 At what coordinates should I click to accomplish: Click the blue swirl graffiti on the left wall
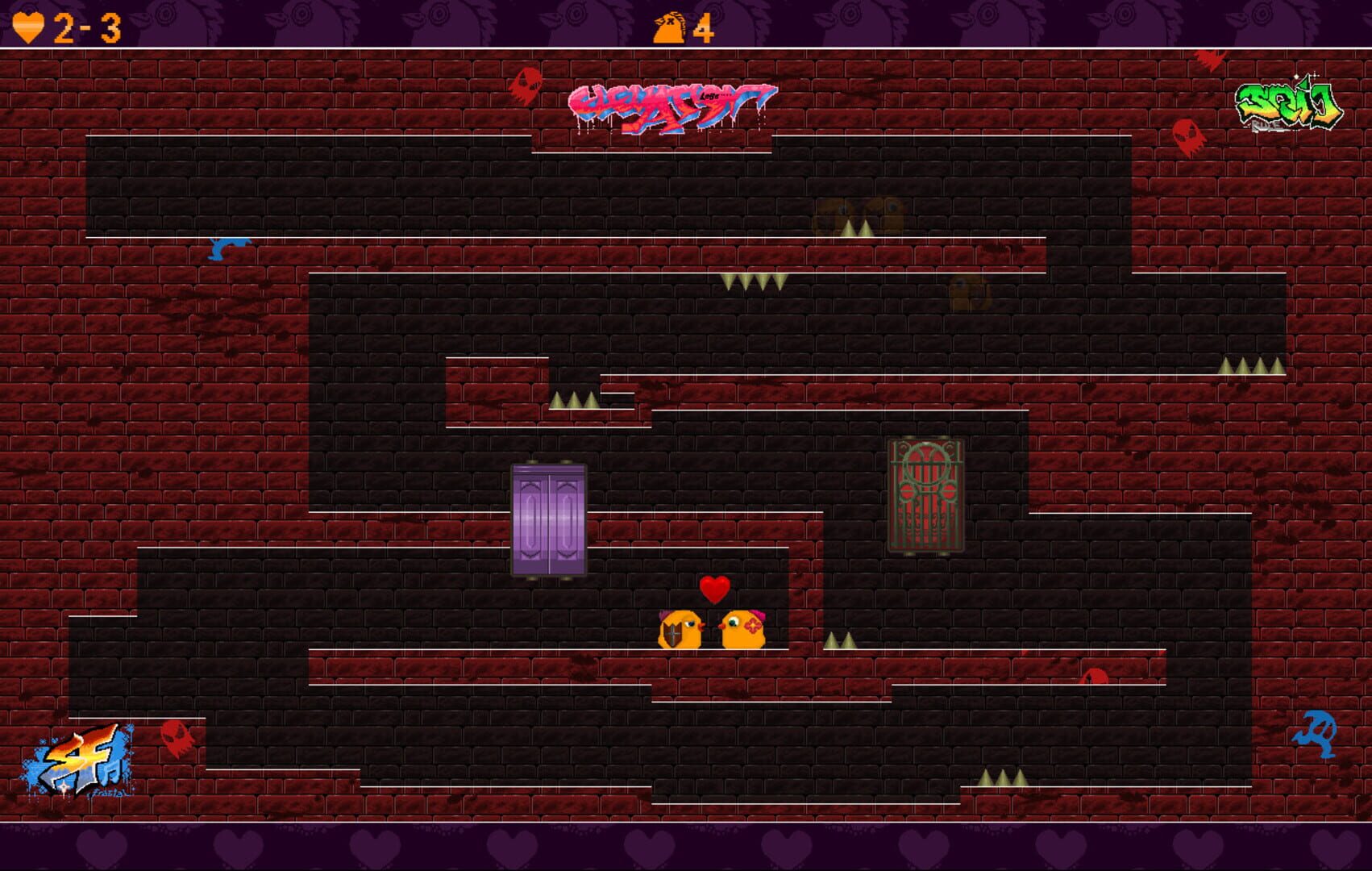(x=228, y=250)
